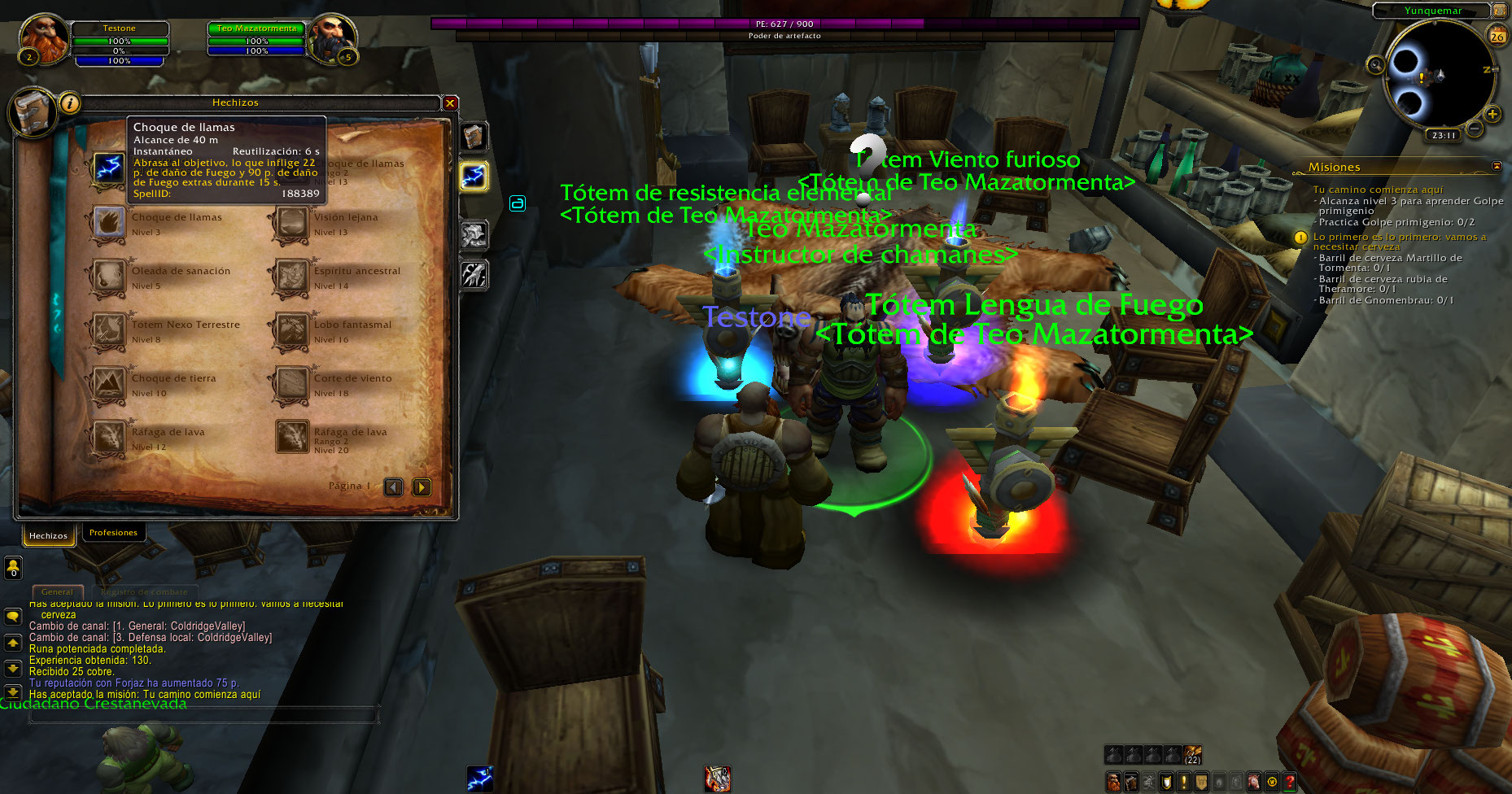
Task: Close the Hechizos spellbook window
Action: (x=450, y=103)
